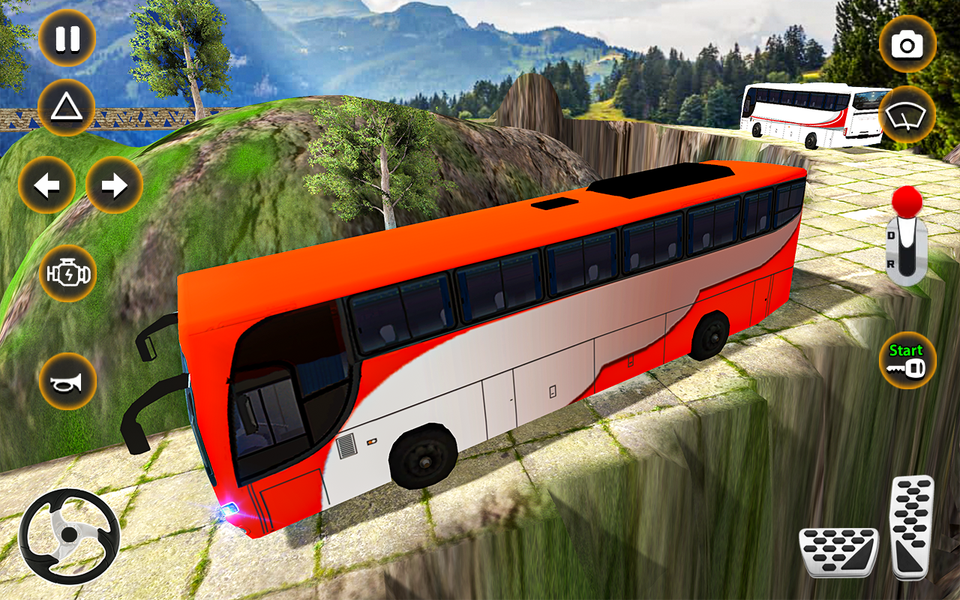960x600 pixels.
Task: Activate the left turn arrow
Action: point(47,185)
